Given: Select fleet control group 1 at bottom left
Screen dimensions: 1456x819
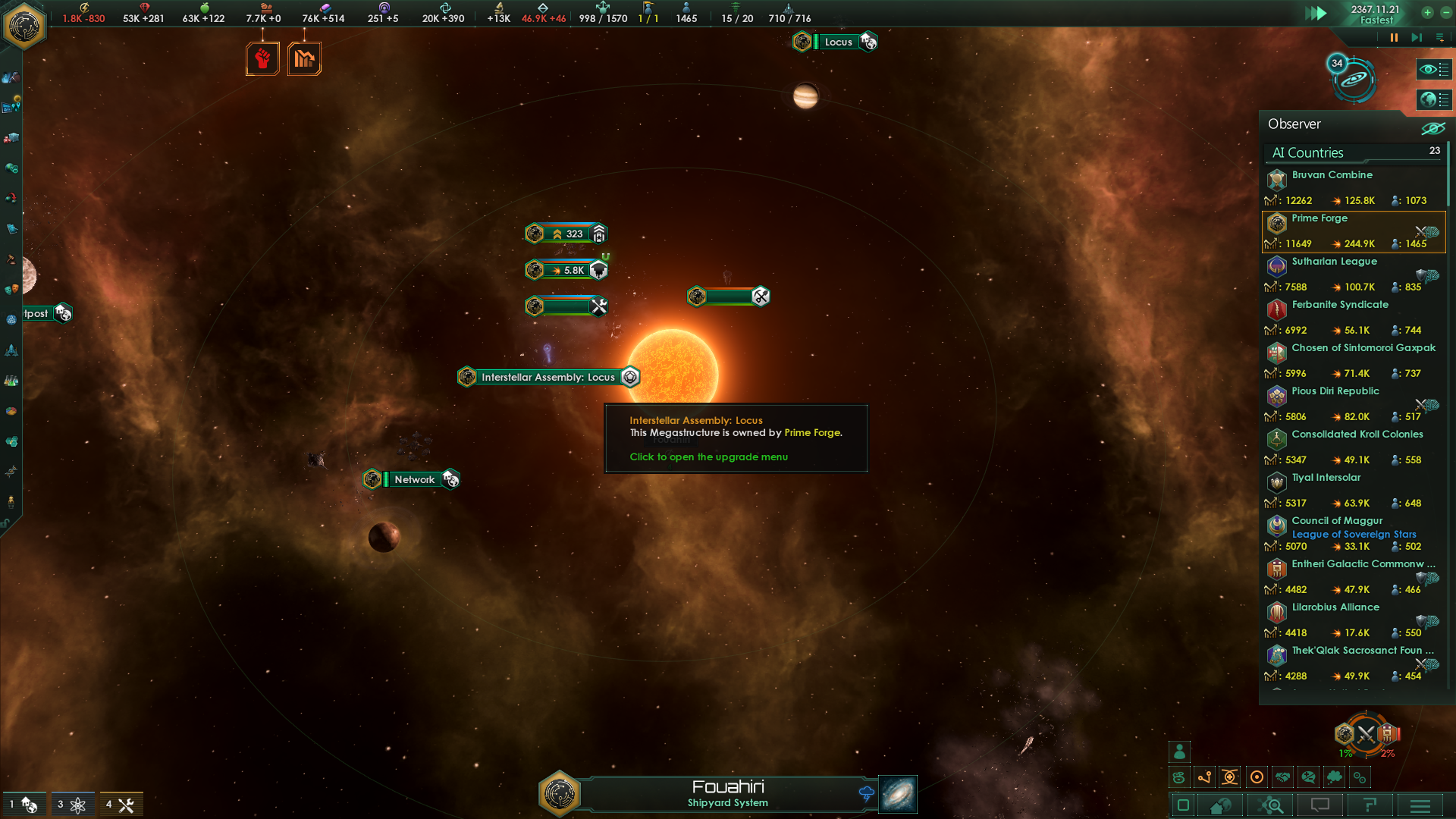Looking at the screenshot, I should point(23,804).
